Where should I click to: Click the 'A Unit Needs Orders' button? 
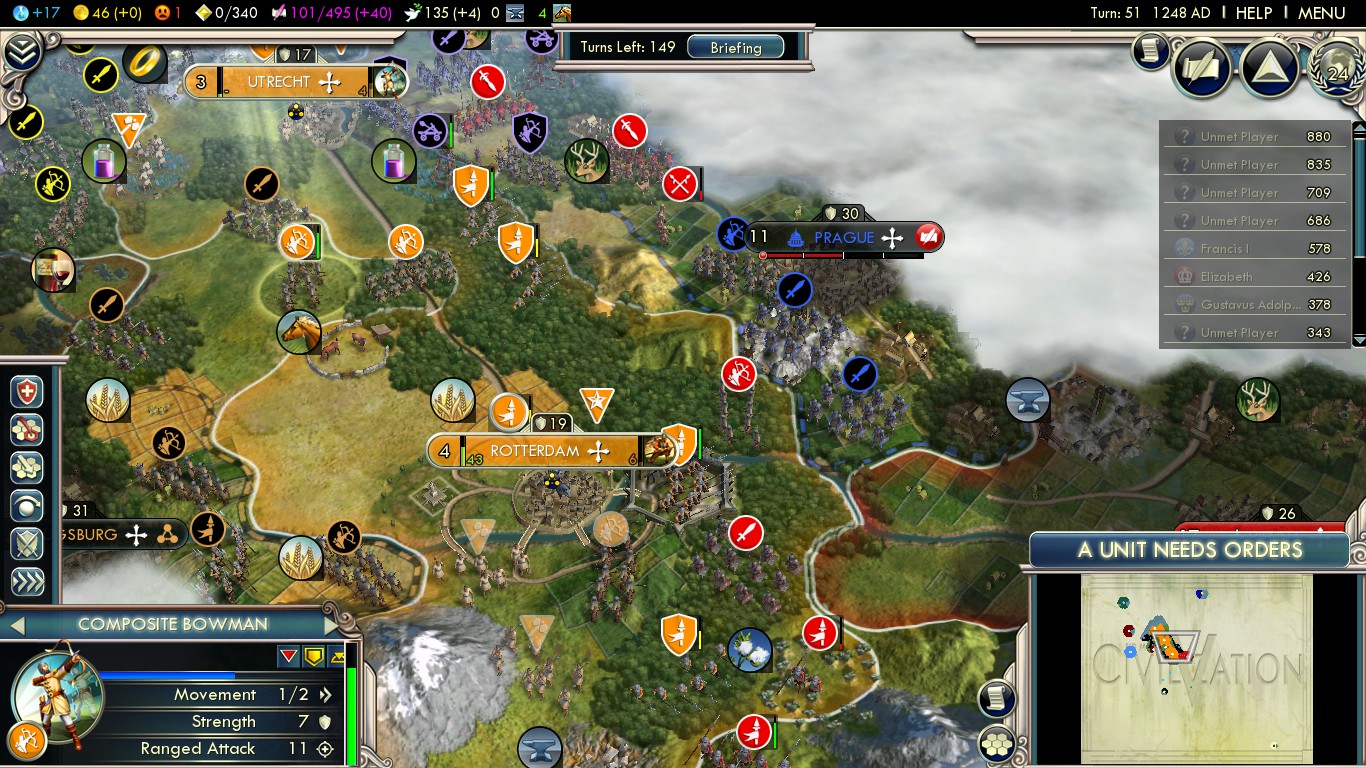tap(1189, 550)
